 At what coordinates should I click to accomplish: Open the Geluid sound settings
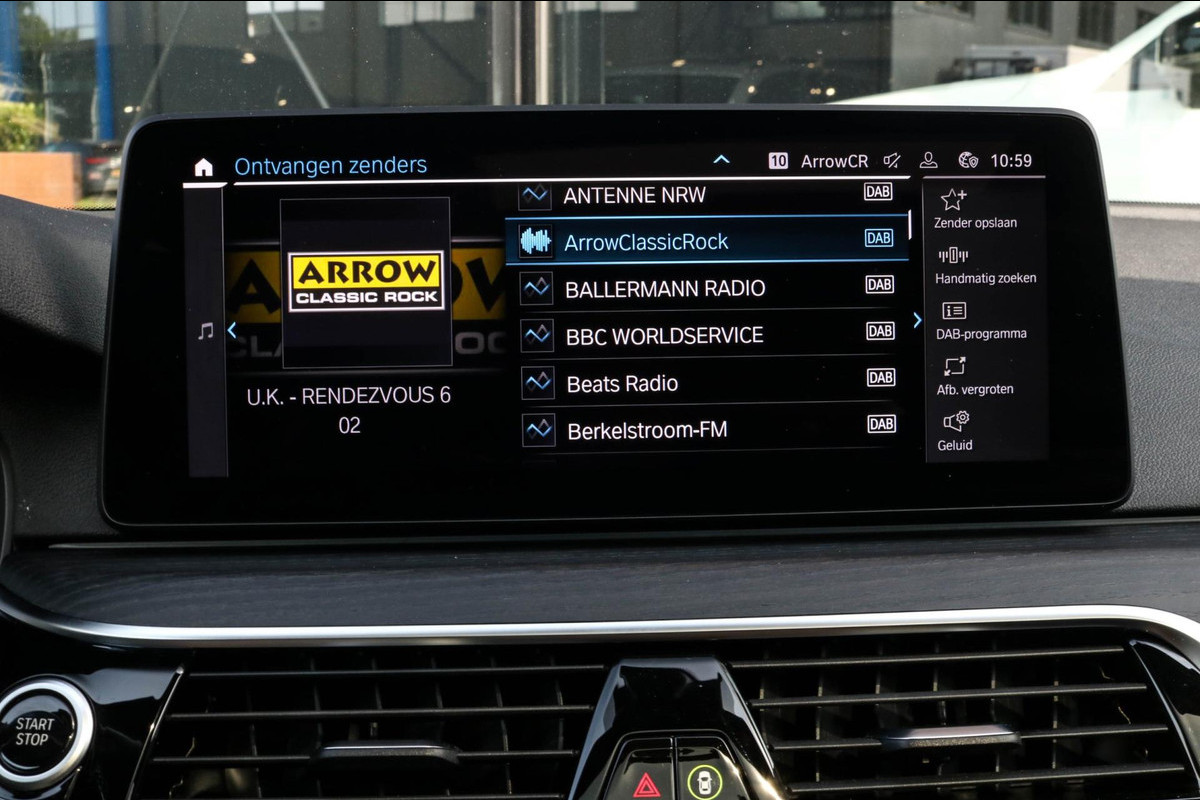click(x=955, y=431)
